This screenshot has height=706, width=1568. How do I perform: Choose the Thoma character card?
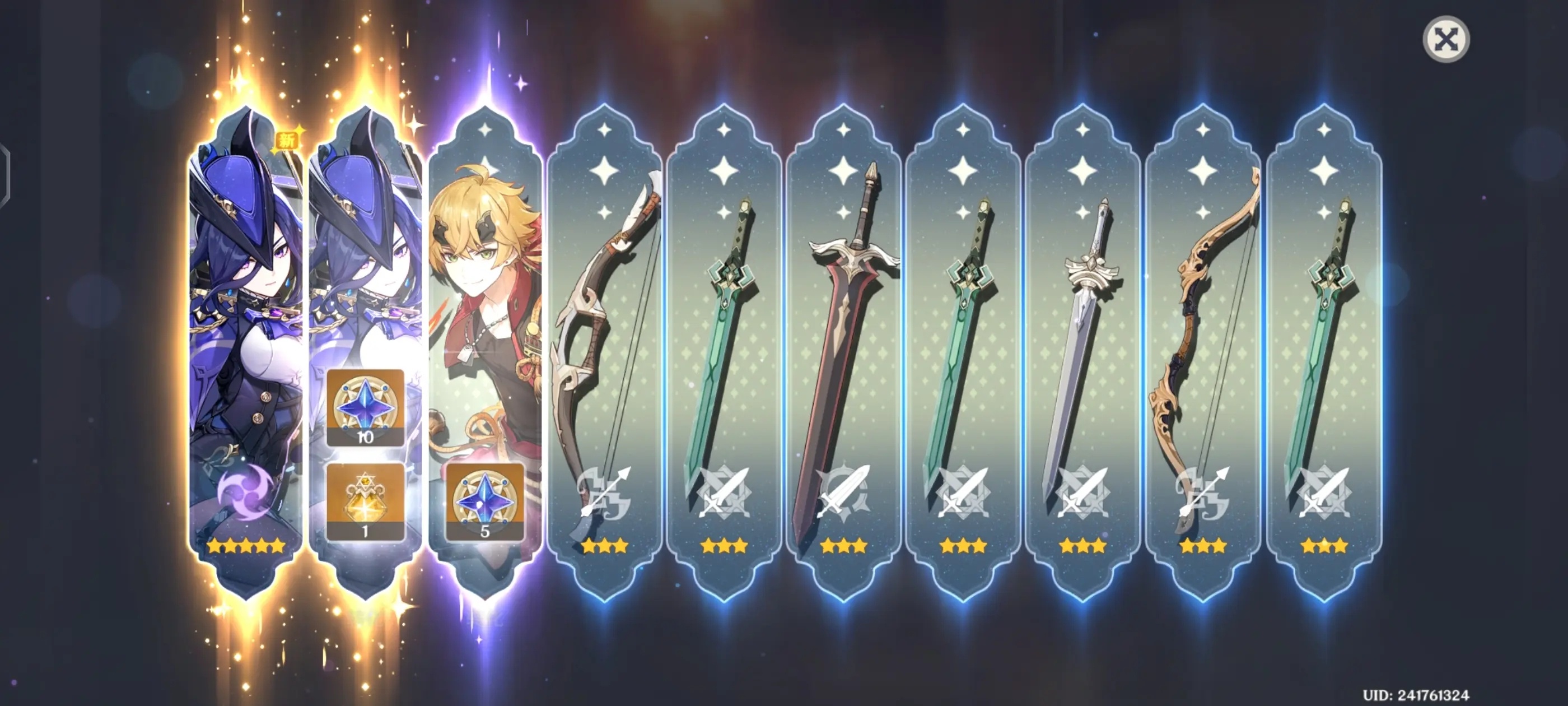click(x=485, y=305)
